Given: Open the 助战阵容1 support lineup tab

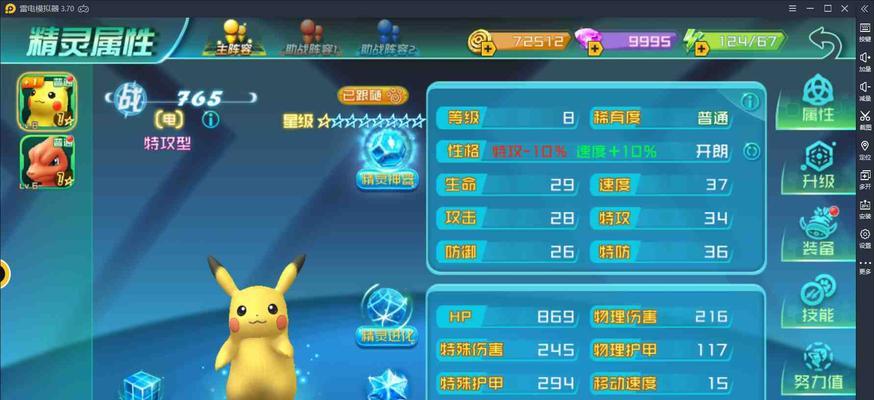Looking at the screenshot, I should (x=312, y=39).
